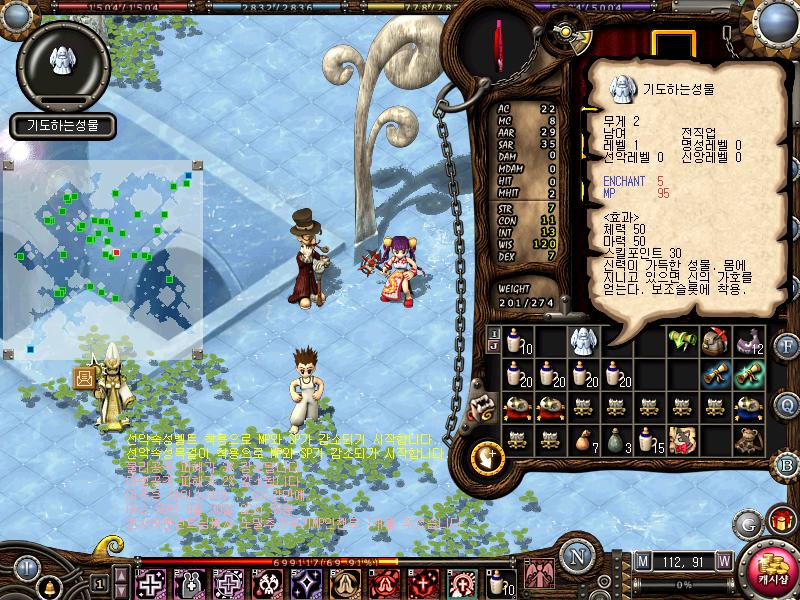The image size is (800, 600).
Task: Click the green scroll item in inventory
Action: coord(681,341)
